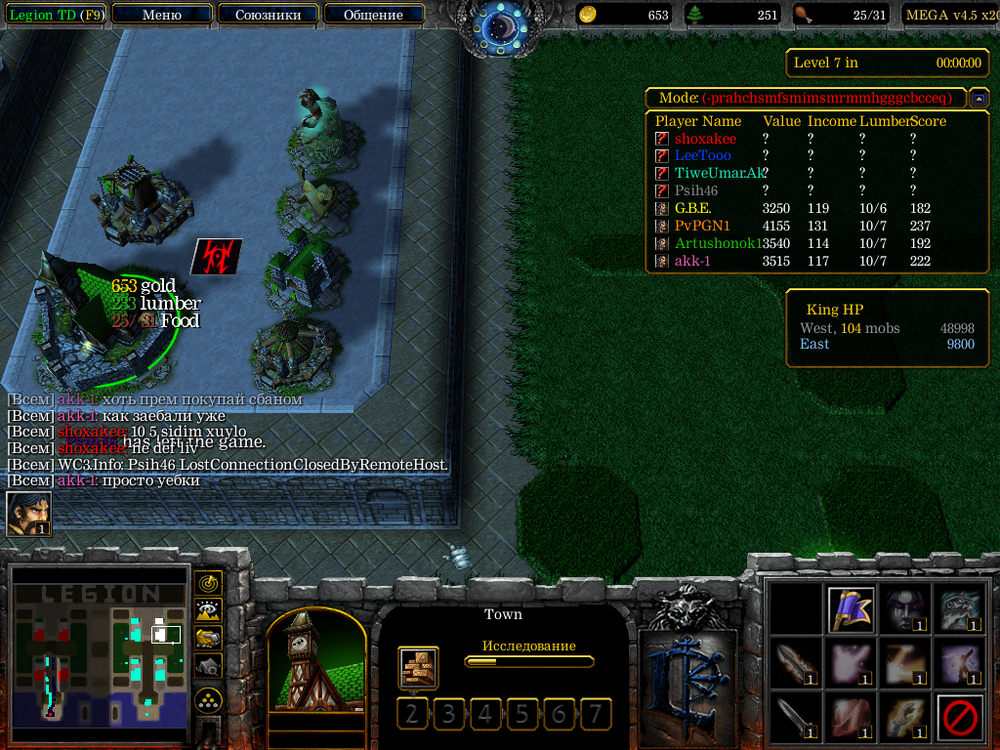1000x750 pixels.
Task: Toggle the minimap terrain visibility button
Action: click(208, 610)
